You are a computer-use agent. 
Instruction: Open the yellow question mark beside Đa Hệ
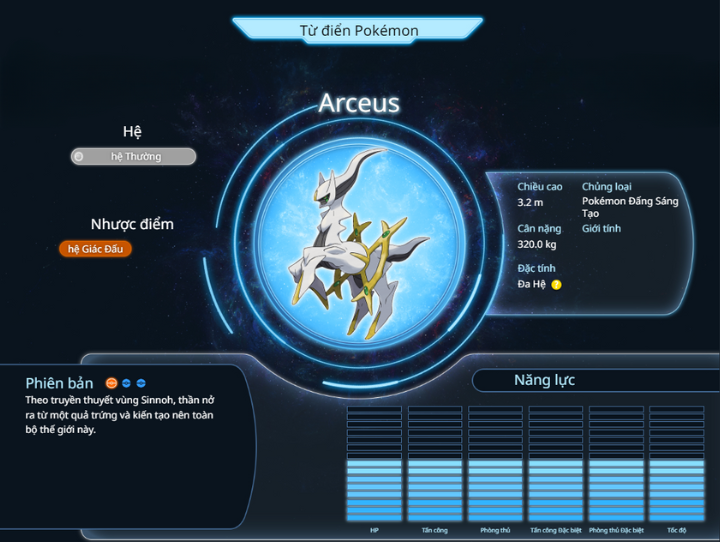557,285
